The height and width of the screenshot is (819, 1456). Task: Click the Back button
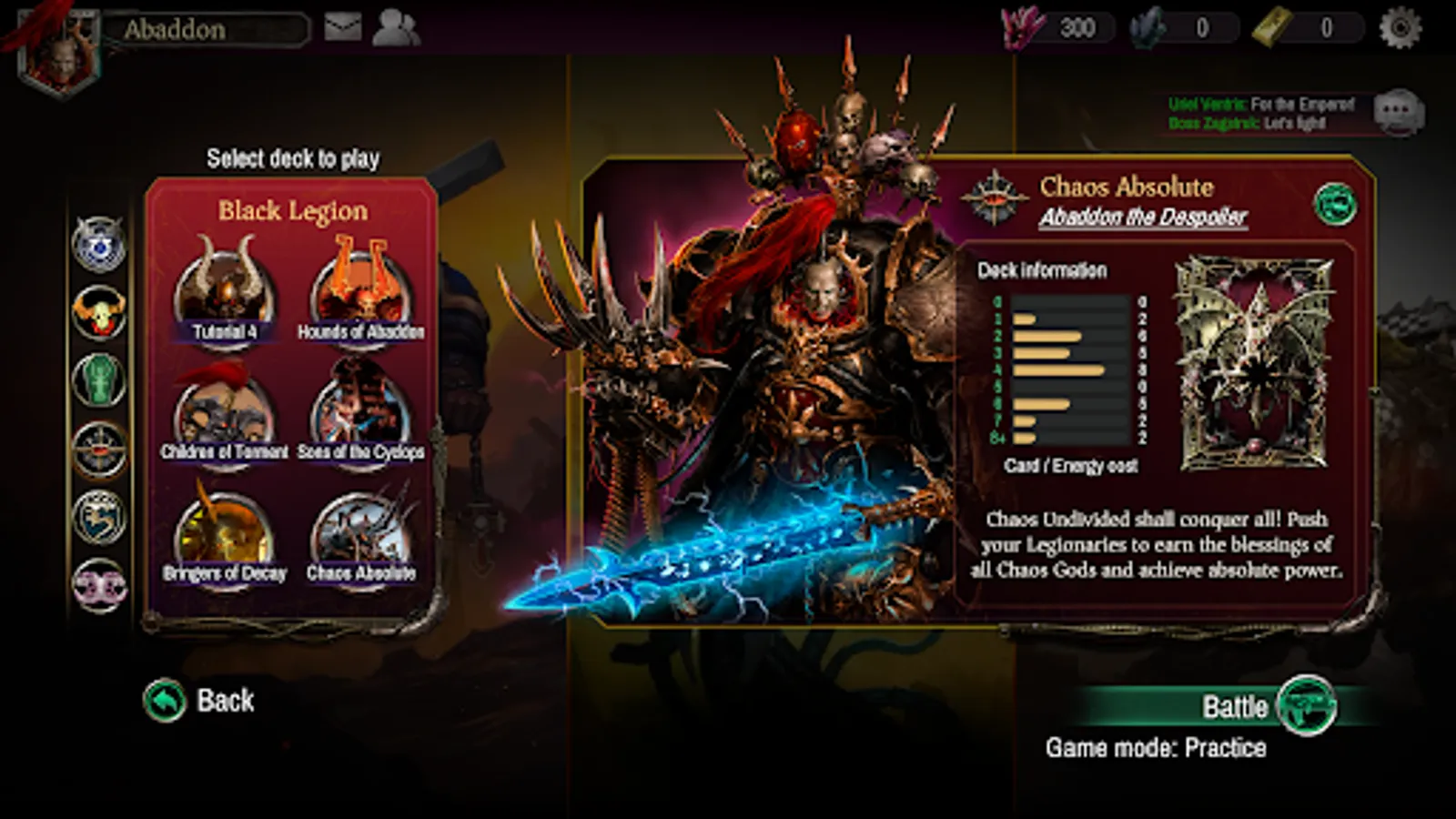coord(196,701)
